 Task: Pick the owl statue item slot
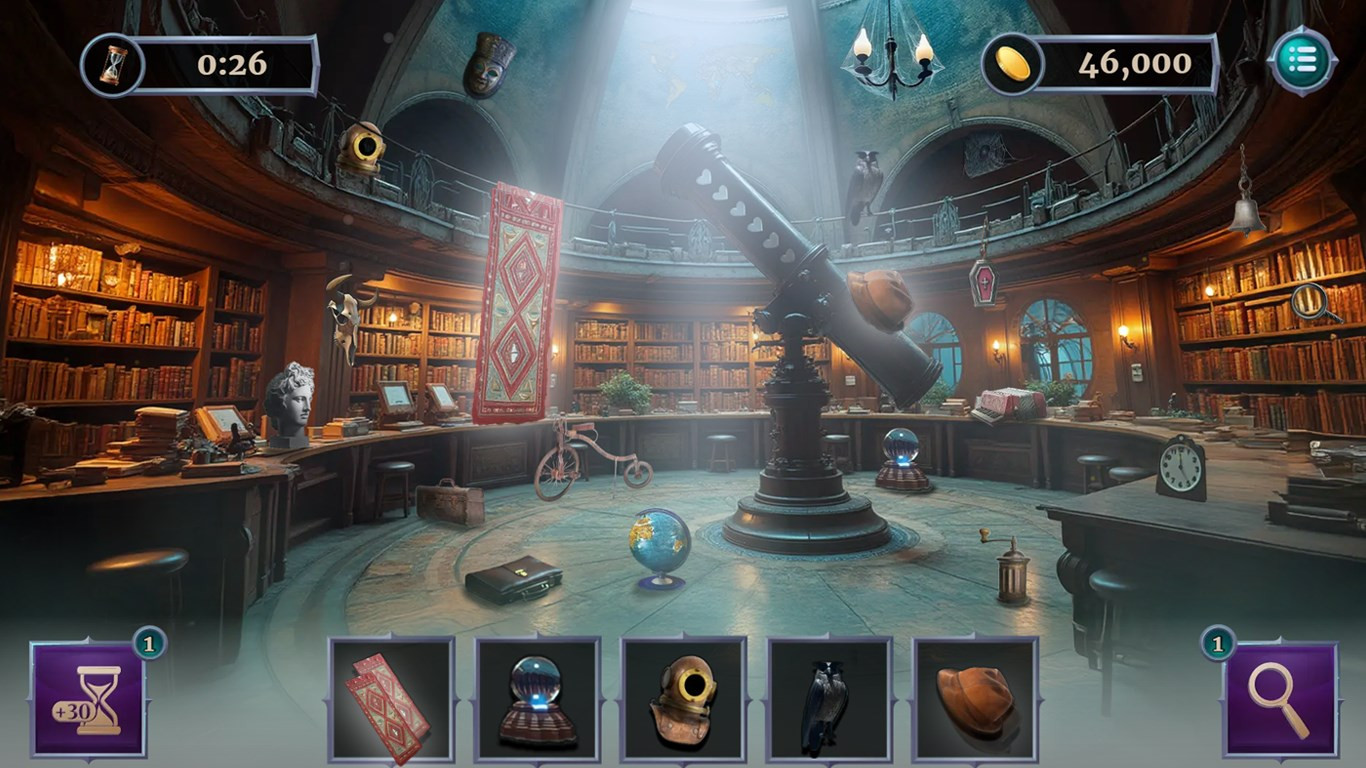click(830, 699)
